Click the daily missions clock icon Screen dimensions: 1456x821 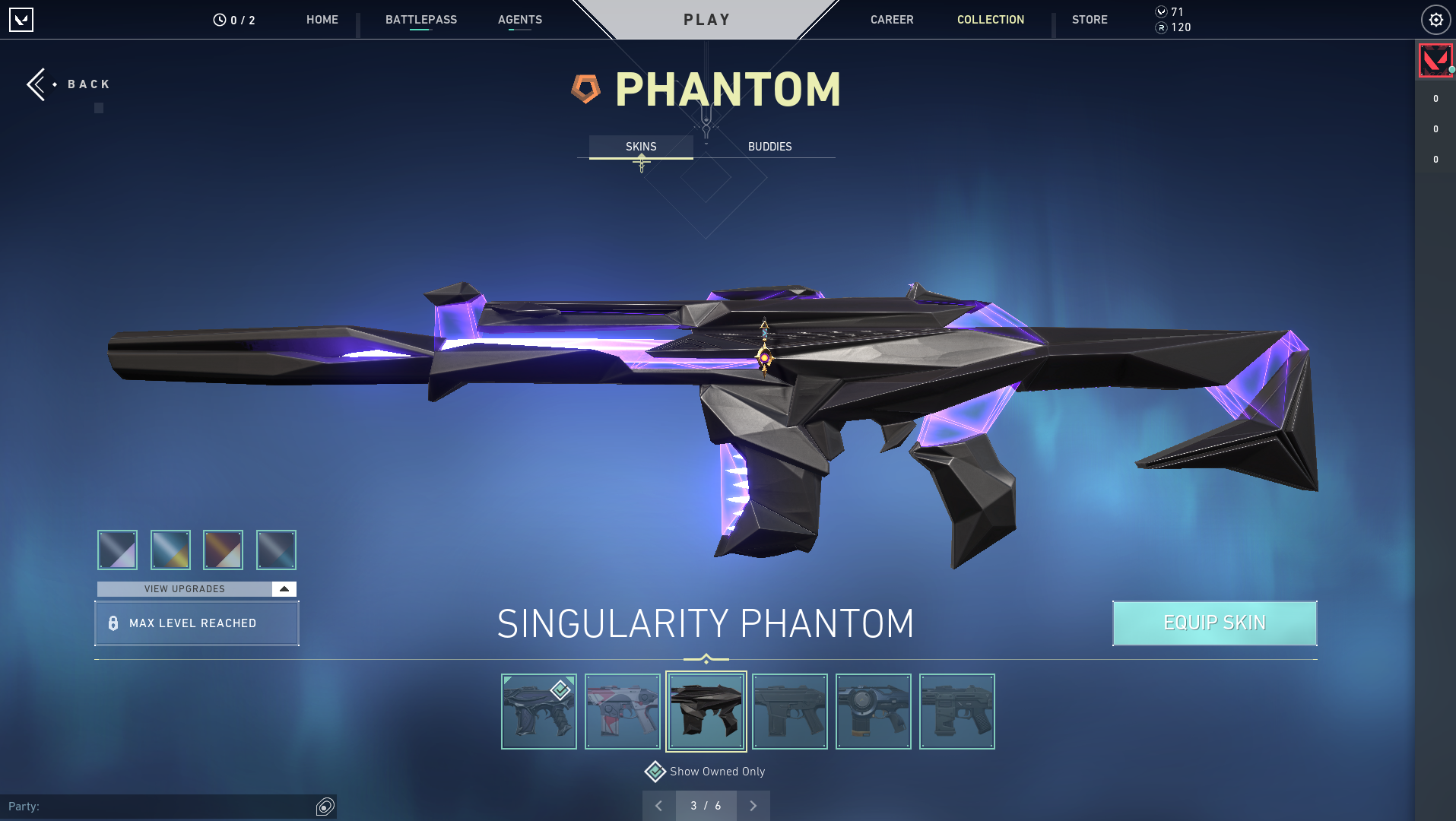pos(218,20)
